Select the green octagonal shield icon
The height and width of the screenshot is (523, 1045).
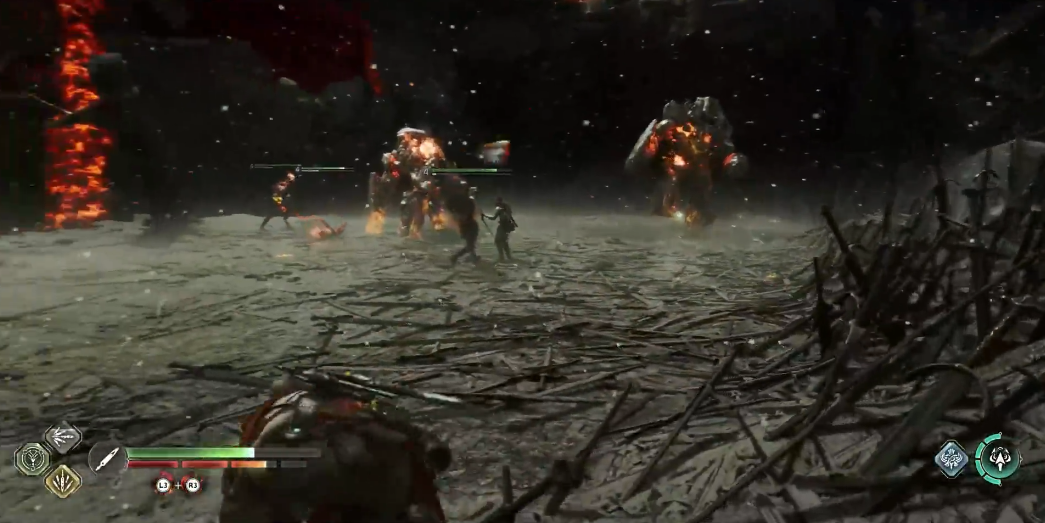(x=32, y=459)
